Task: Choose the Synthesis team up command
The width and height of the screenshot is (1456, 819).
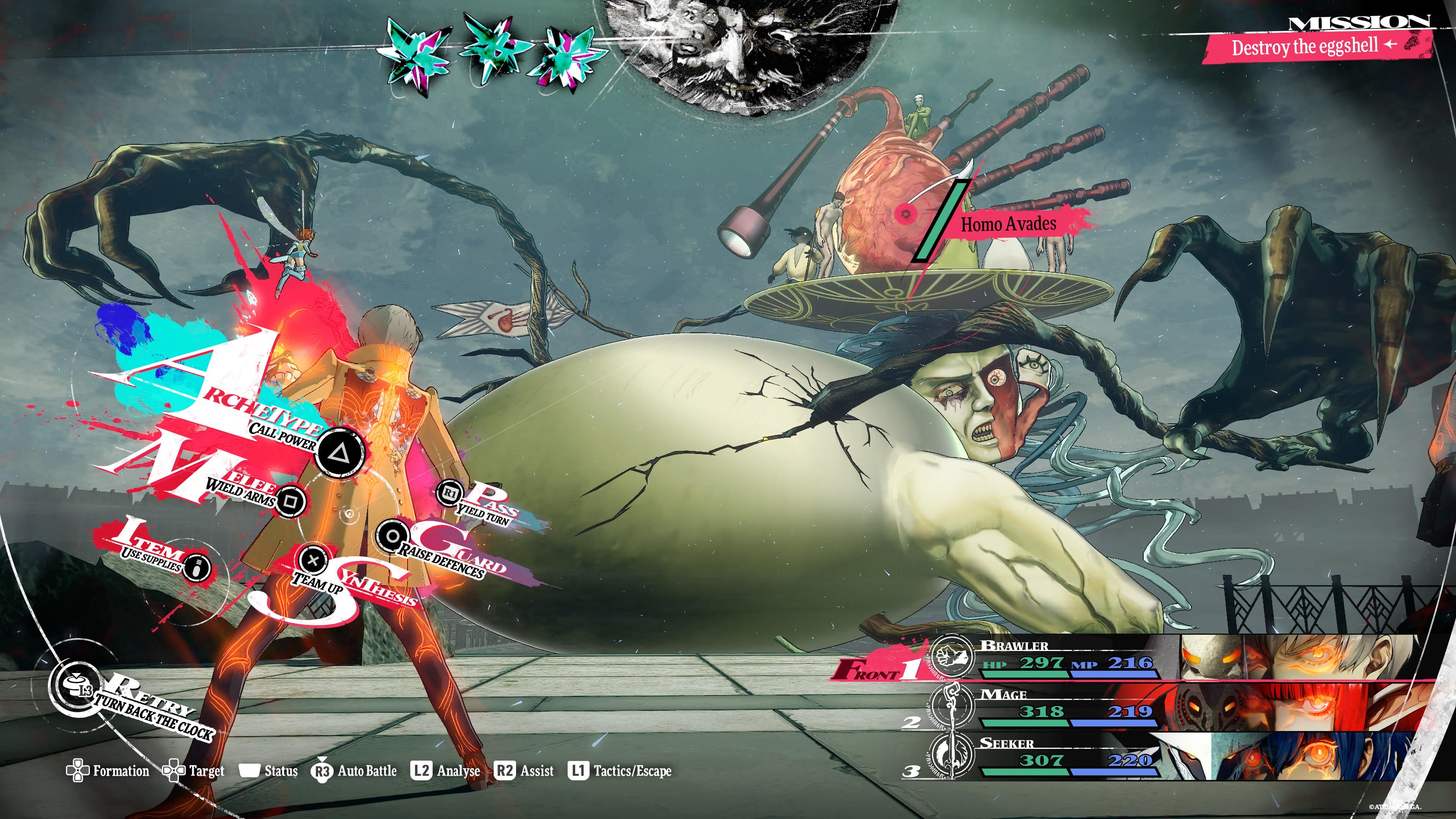Action: tap(312, 560)
